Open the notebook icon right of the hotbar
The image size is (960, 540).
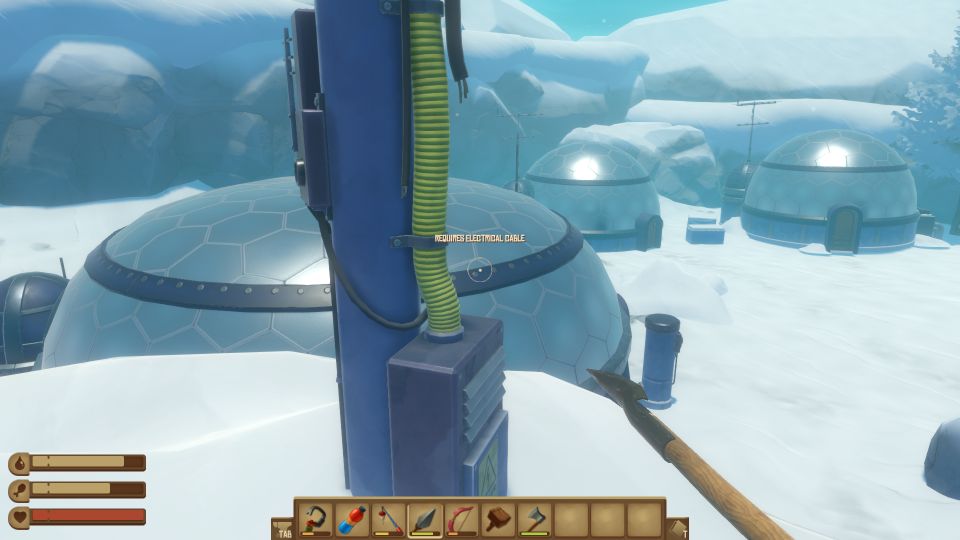tap(677, 529)
